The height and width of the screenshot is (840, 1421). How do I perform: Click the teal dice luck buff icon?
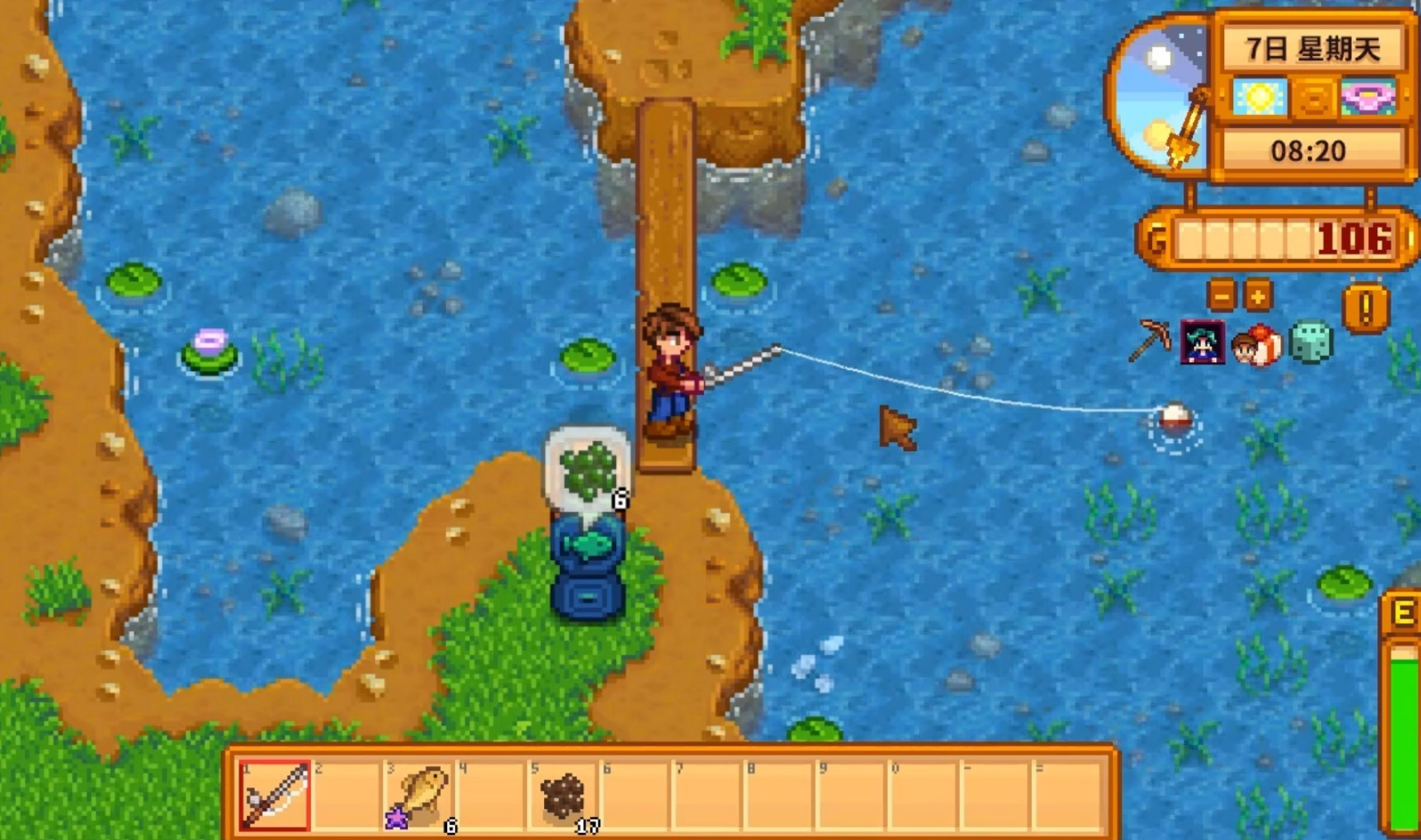[1311, 343]
